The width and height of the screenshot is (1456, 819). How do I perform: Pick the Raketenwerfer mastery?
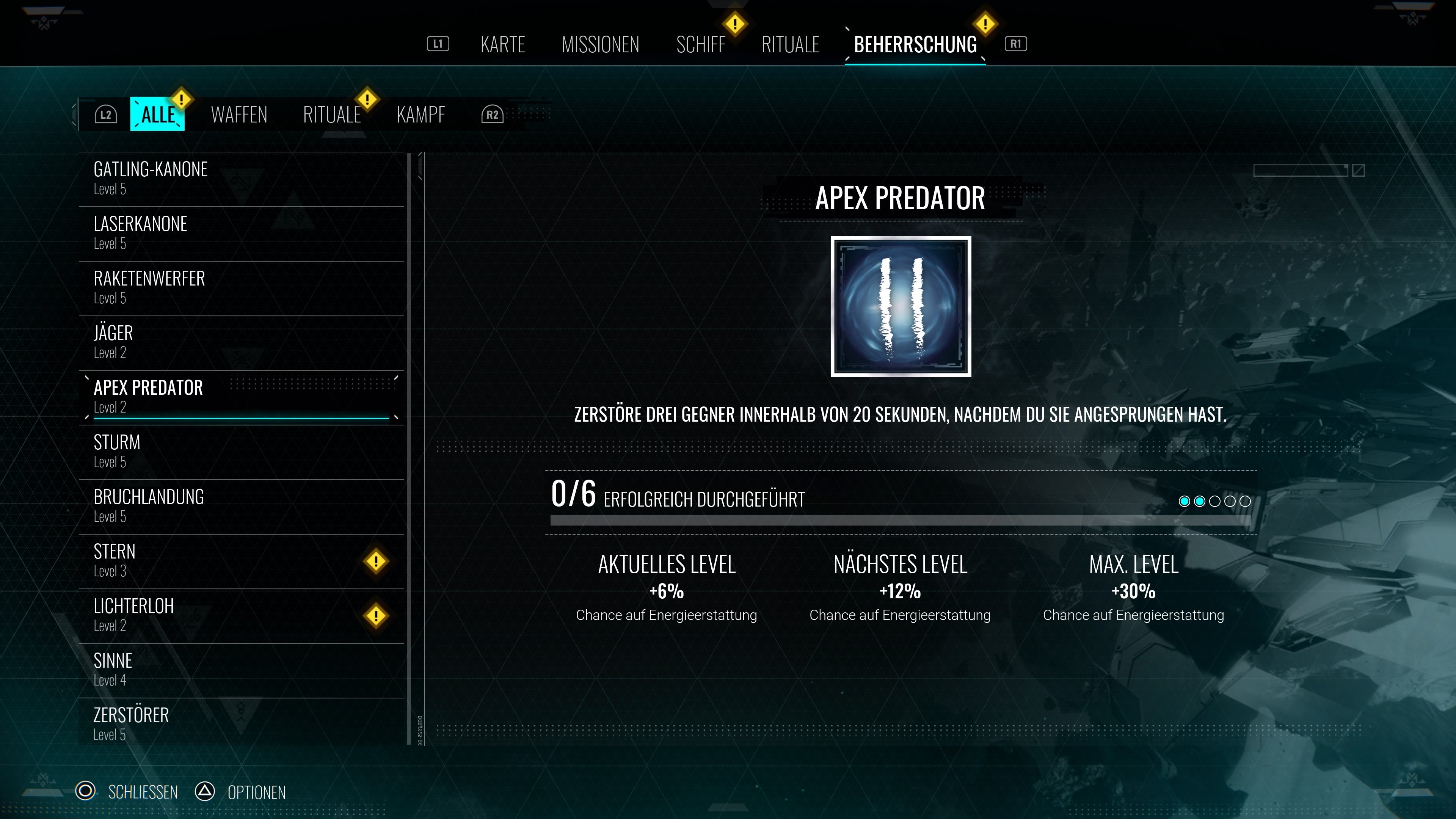pyautogui.click(x=242, y=288)
